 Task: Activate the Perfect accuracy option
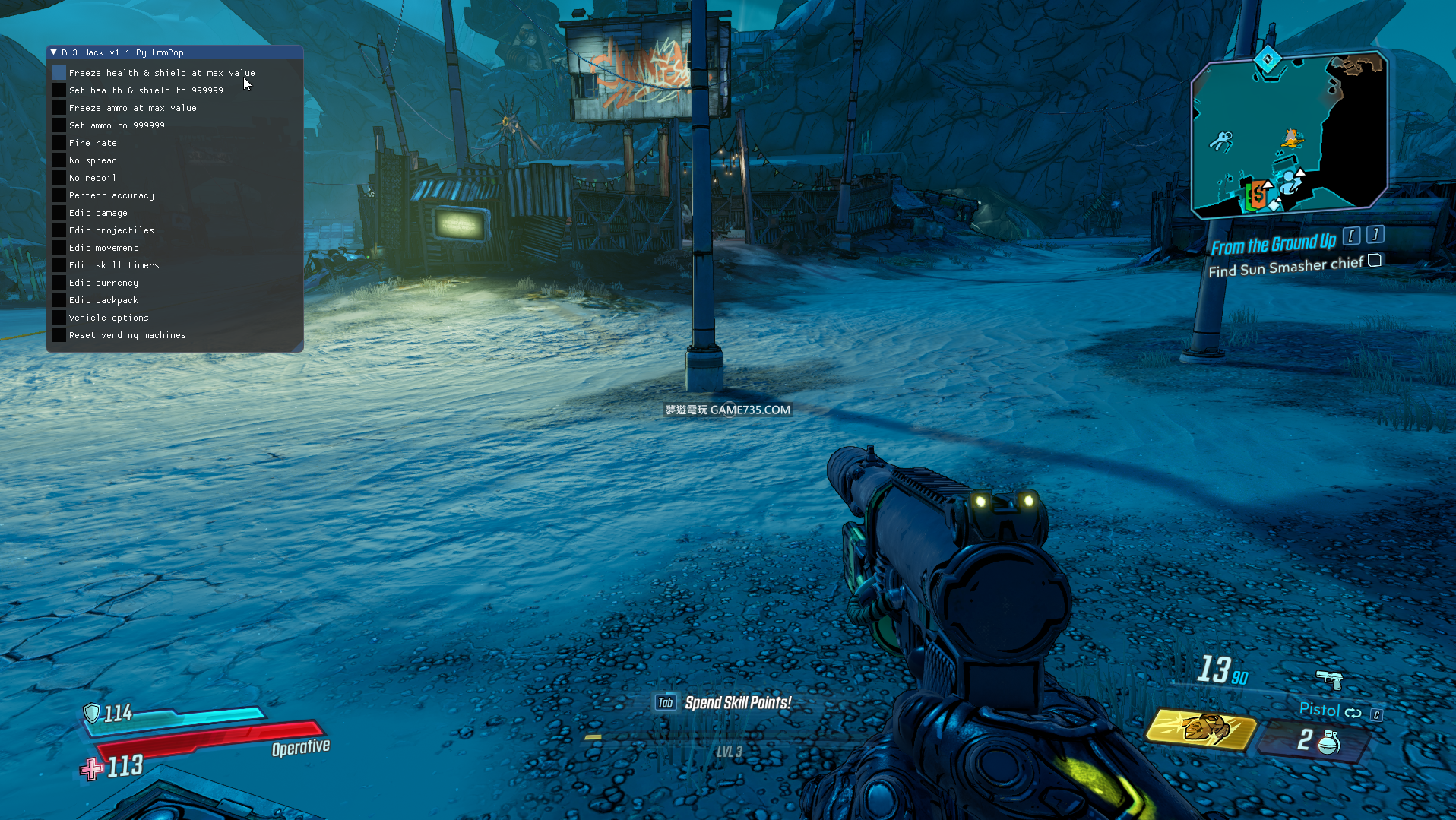tap(59, 195)
